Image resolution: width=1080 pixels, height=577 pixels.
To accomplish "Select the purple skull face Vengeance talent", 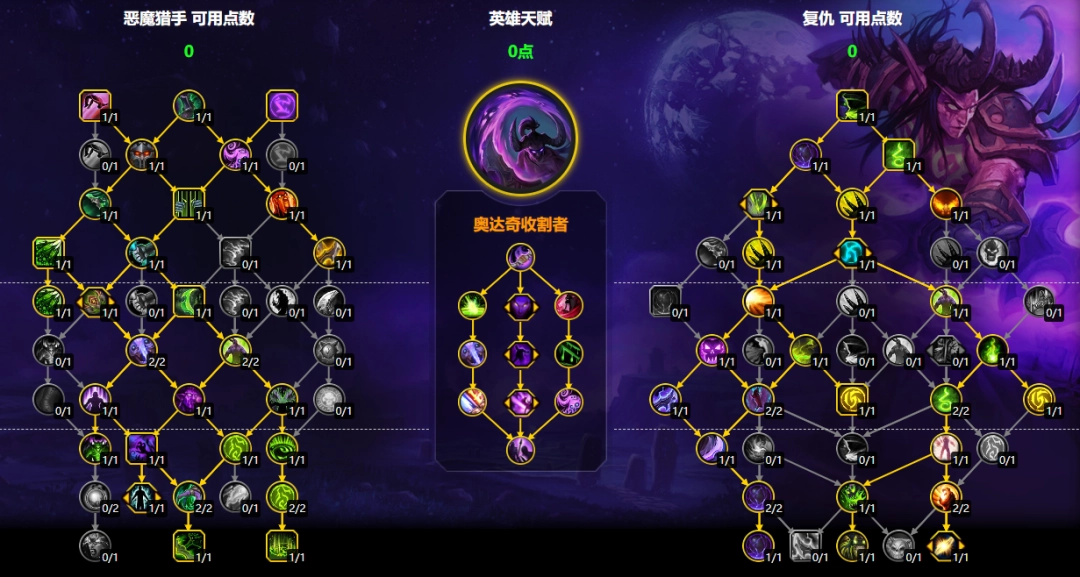I will click(711, 349).
